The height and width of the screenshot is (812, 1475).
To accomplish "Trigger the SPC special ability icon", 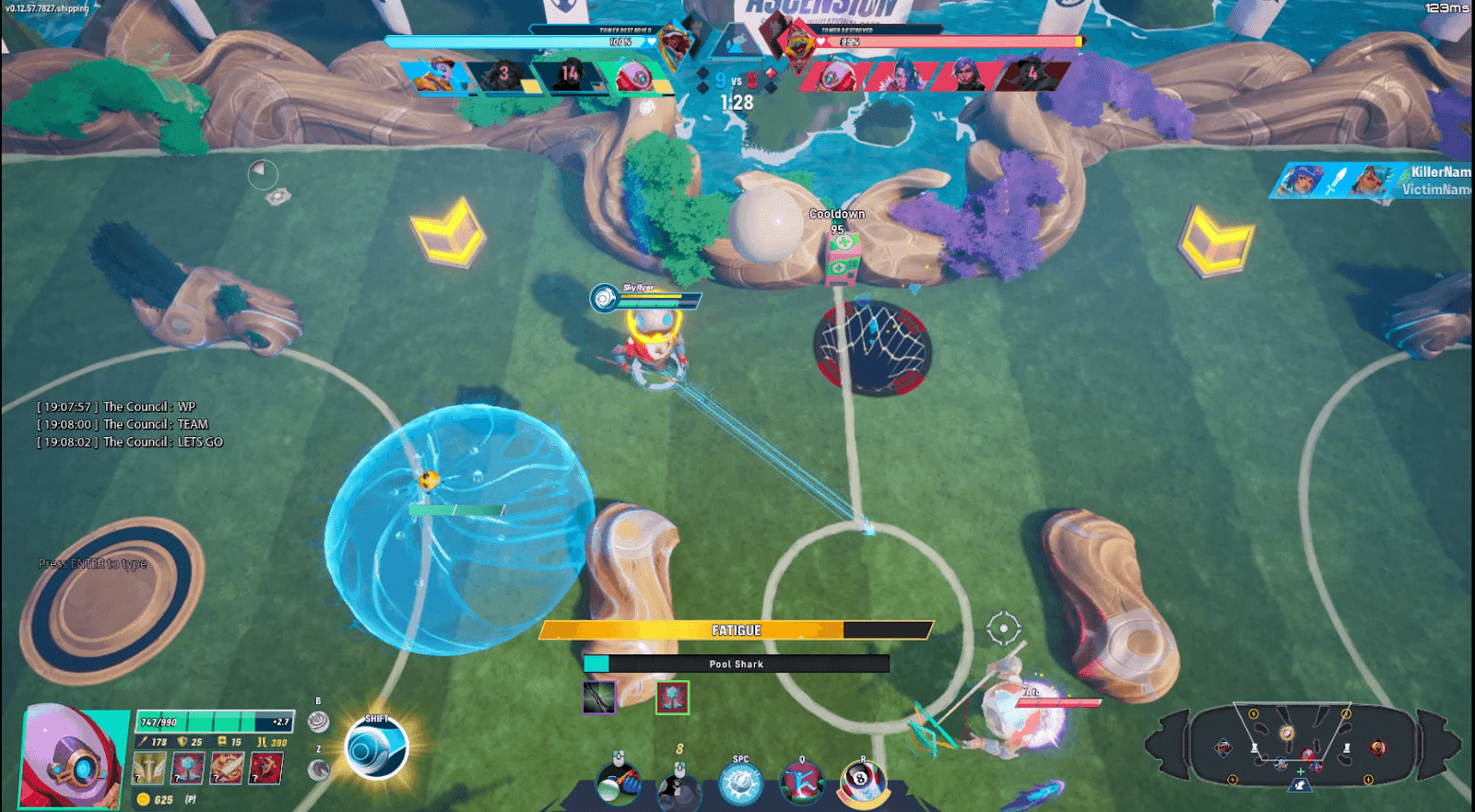I will (741, 785).
